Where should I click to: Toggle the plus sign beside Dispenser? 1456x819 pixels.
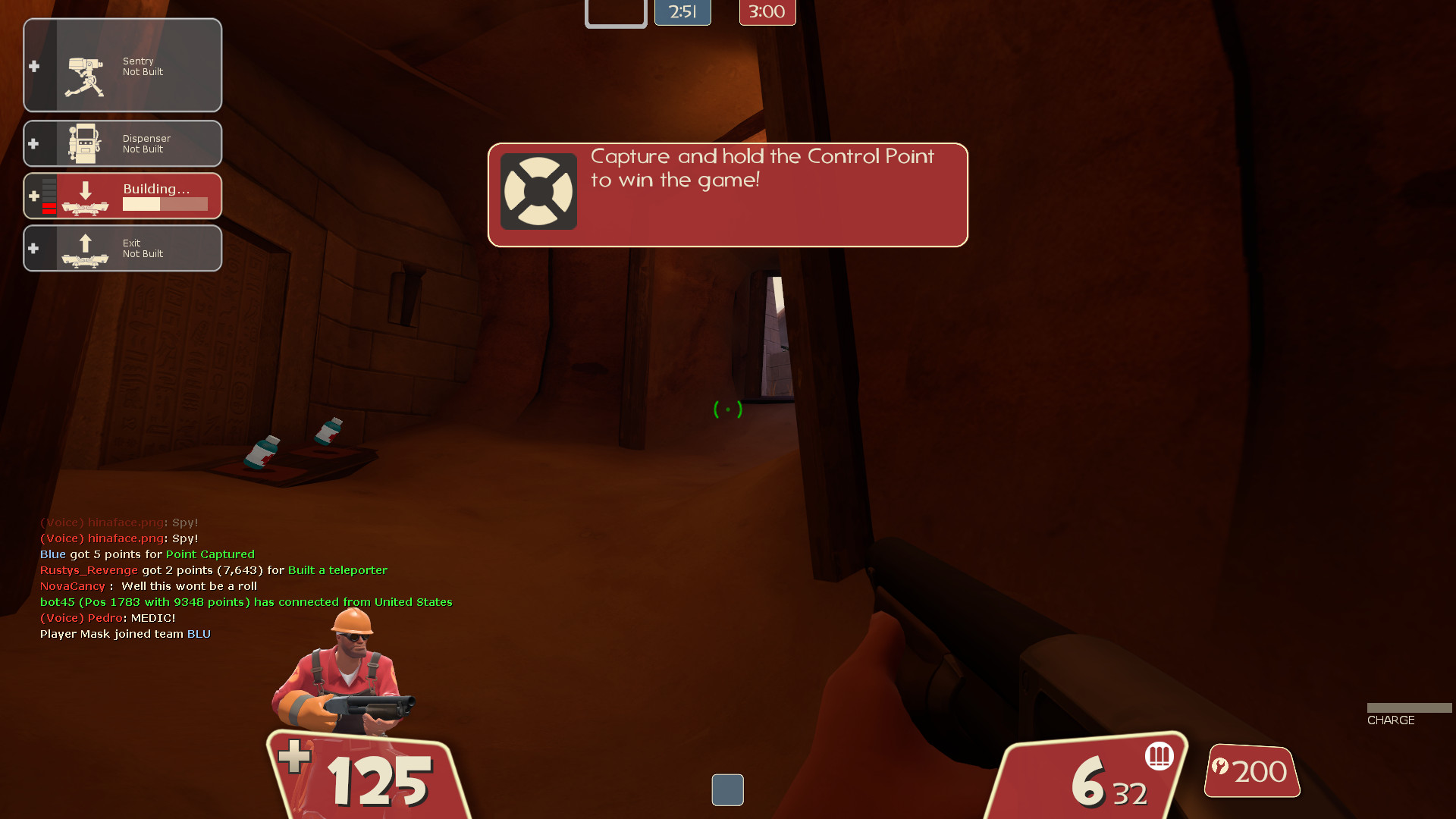(x=33, y=143)
